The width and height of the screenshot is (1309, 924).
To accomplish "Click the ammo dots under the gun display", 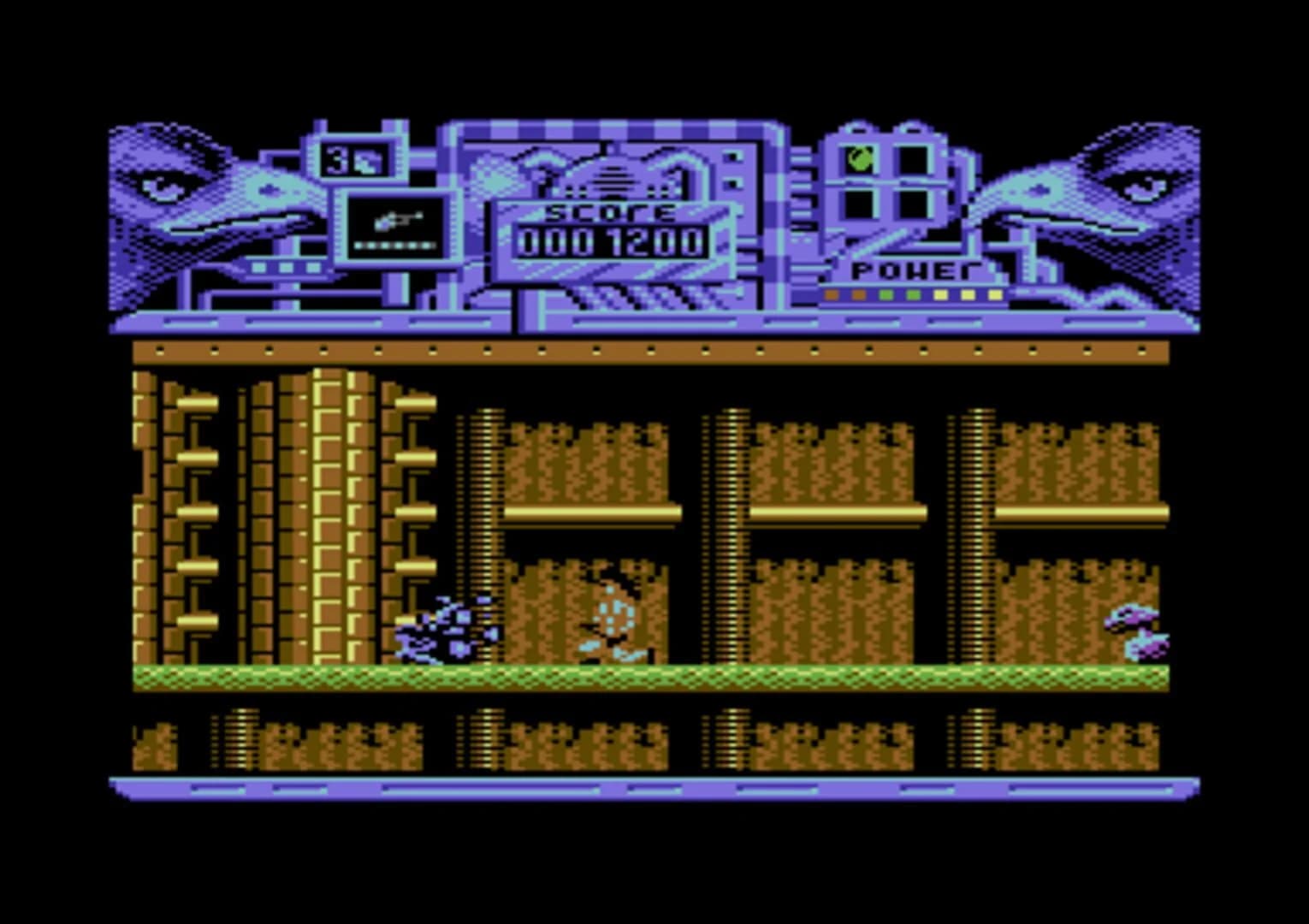I will [x=395, y=246].
